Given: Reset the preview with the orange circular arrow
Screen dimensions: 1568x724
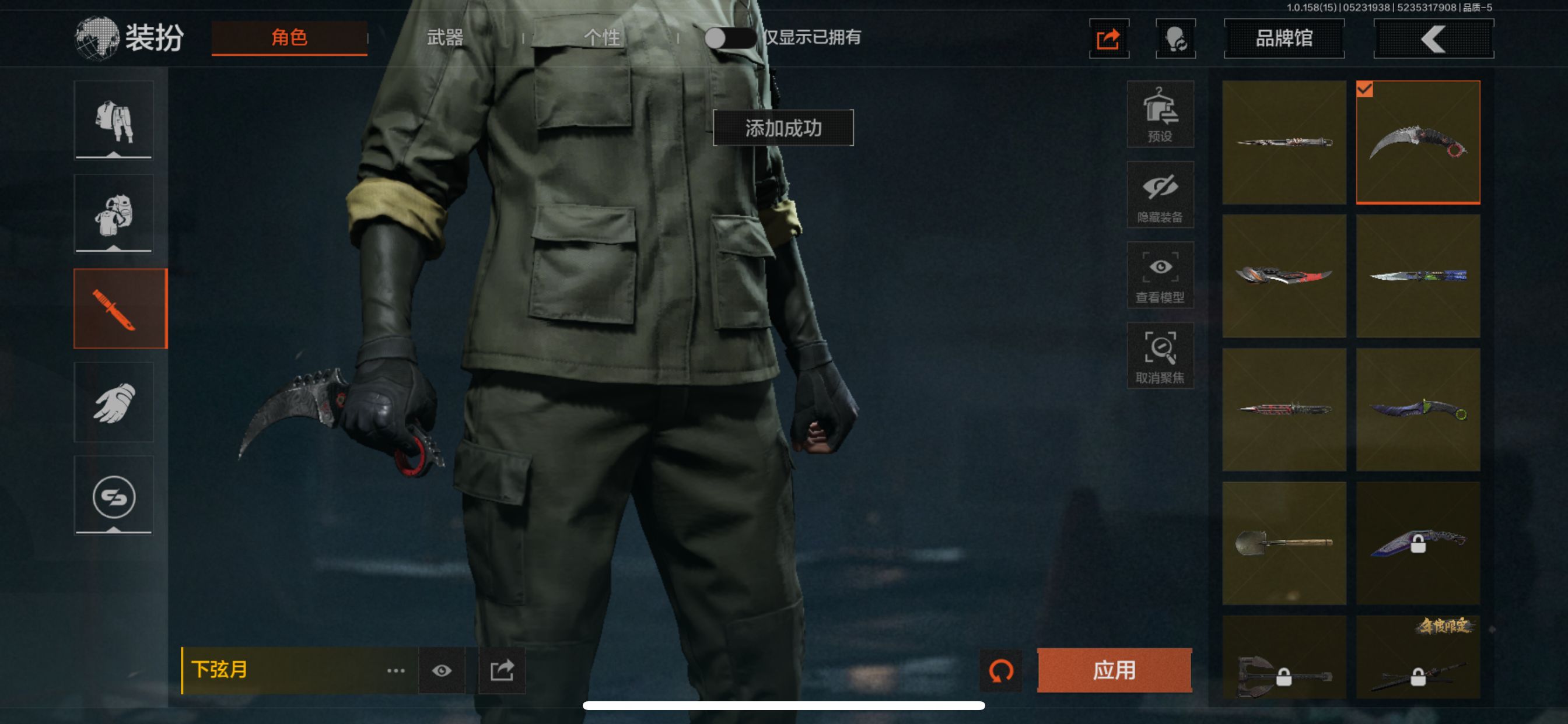Looking at the screenshot, I should (1000, 670).
